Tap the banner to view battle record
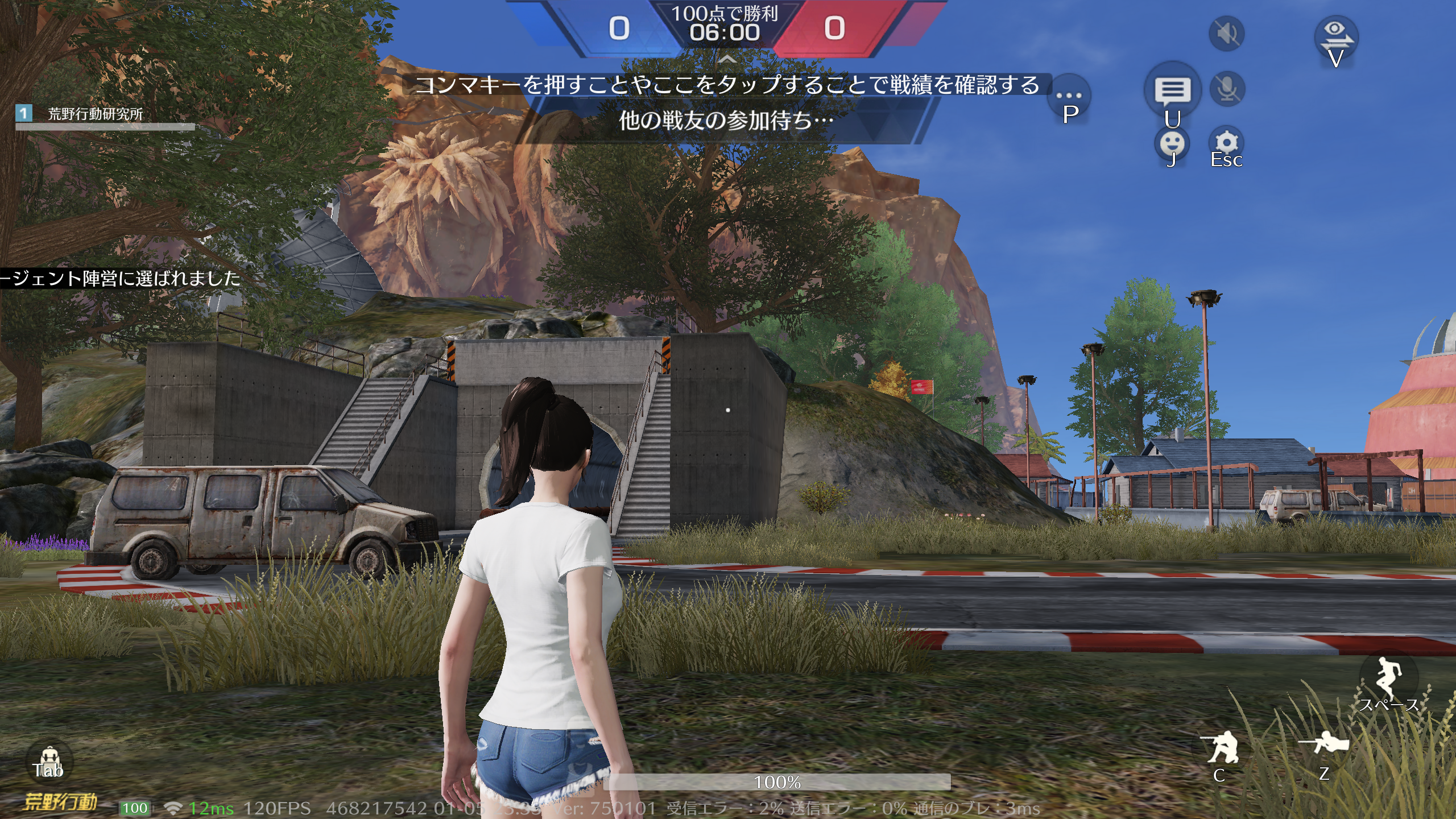 (x=727, y=85)
